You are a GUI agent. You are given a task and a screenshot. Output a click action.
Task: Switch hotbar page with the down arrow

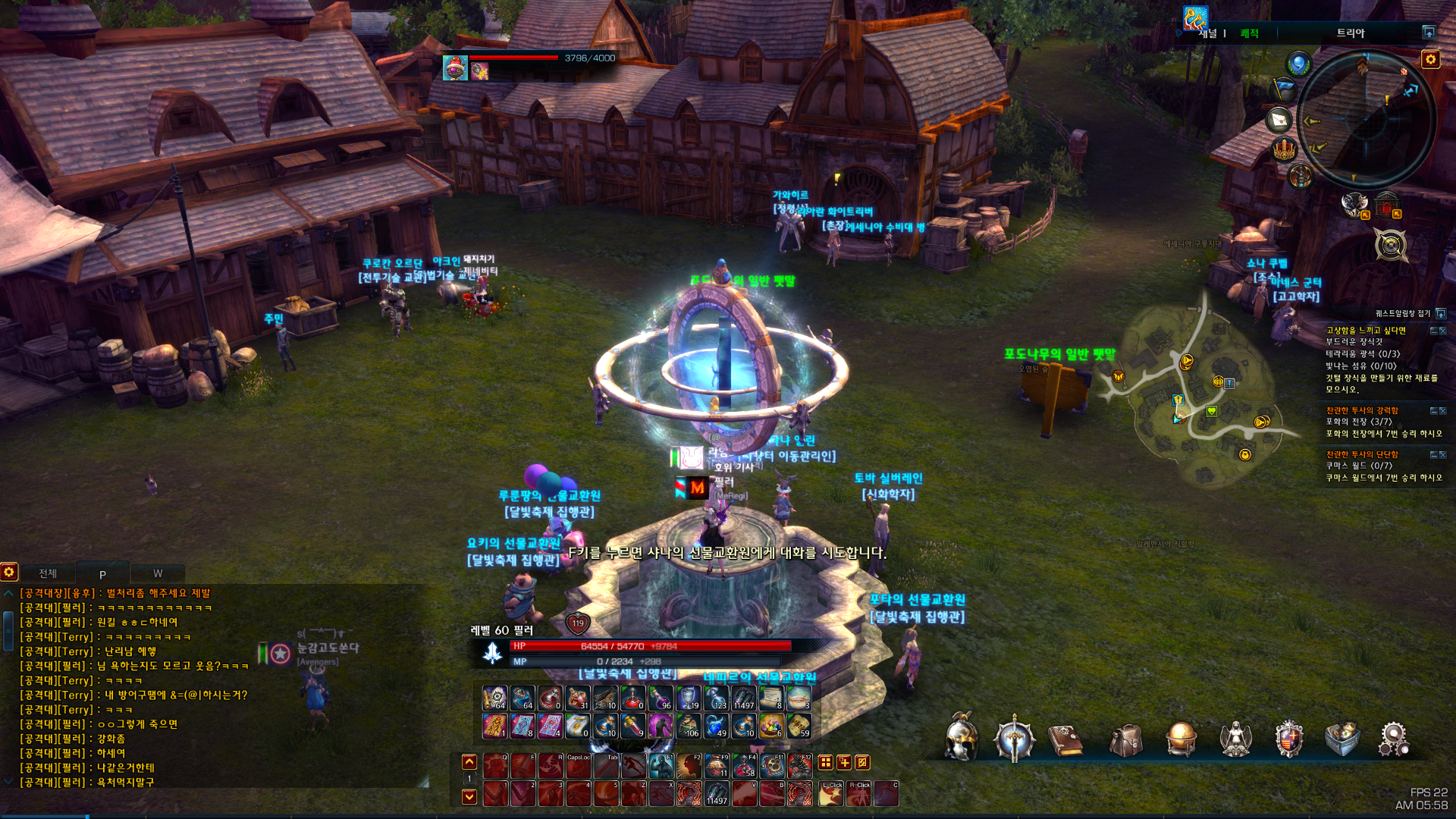tap(469, 796)
